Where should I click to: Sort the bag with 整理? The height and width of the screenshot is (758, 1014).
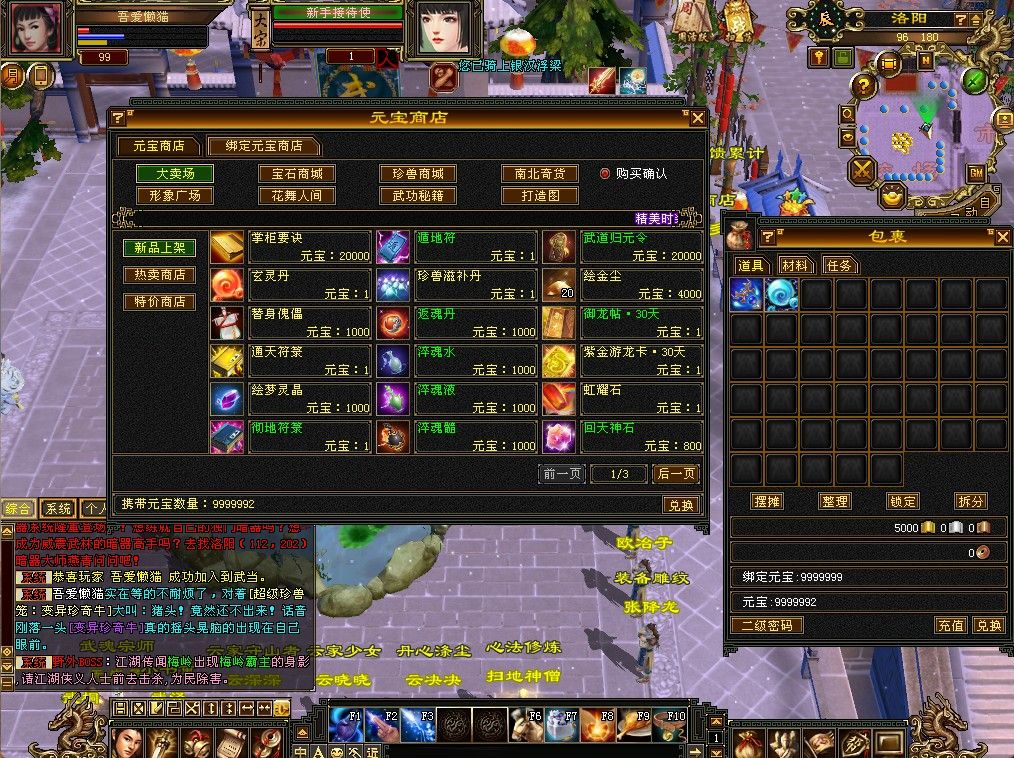(x=834, y=501)
